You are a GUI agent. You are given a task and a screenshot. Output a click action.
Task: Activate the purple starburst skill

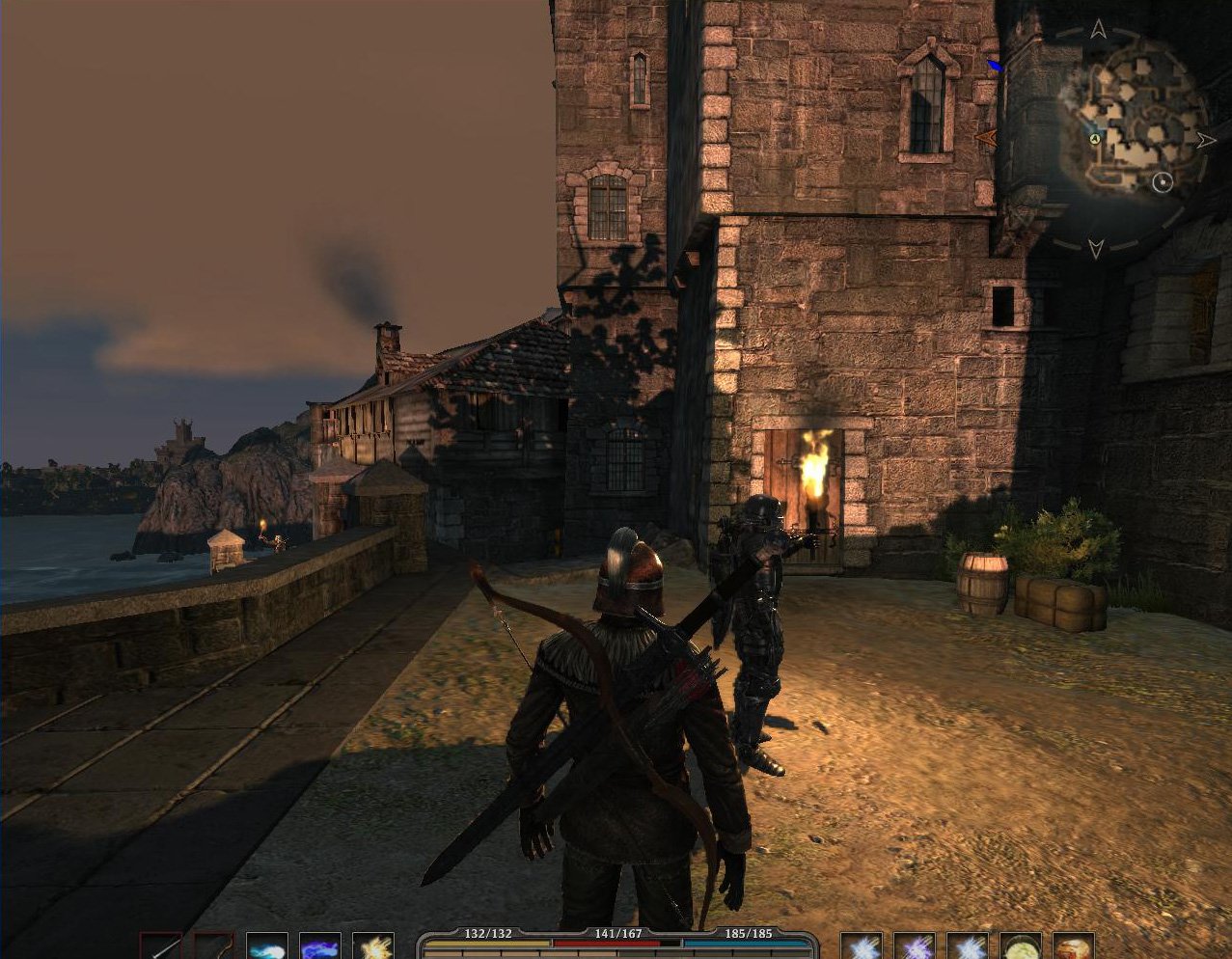click(914, 945)
